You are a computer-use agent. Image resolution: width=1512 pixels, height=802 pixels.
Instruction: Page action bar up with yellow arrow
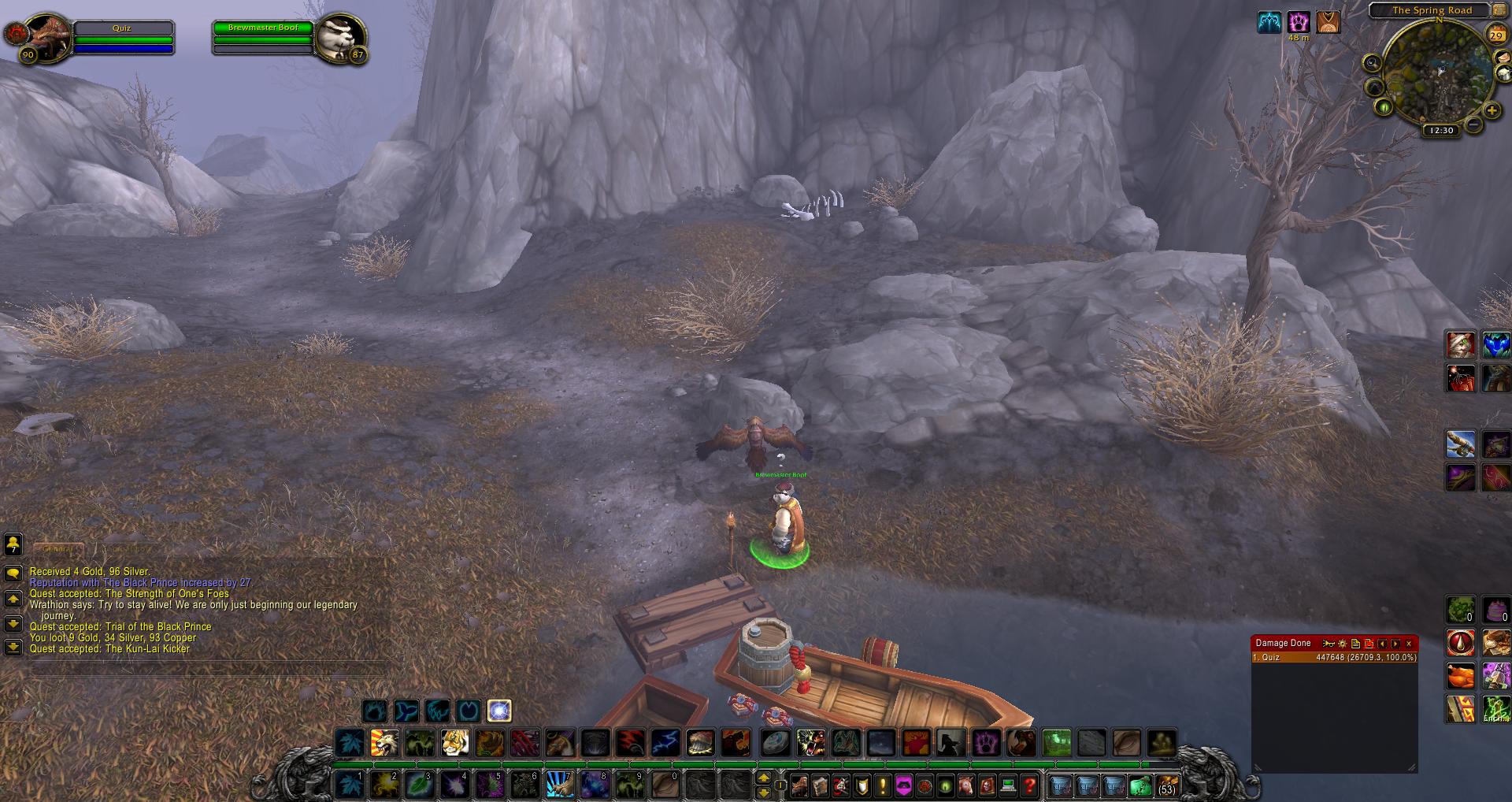(763, 778)
